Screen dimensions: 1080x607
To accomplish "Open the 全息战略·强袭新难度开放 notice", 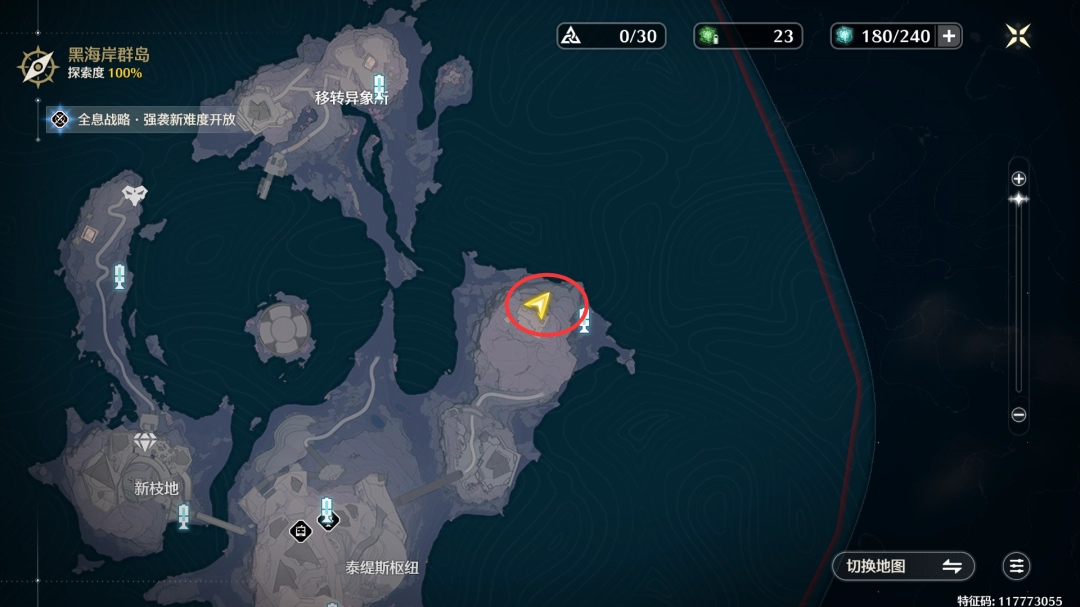I will click(145, 119).
